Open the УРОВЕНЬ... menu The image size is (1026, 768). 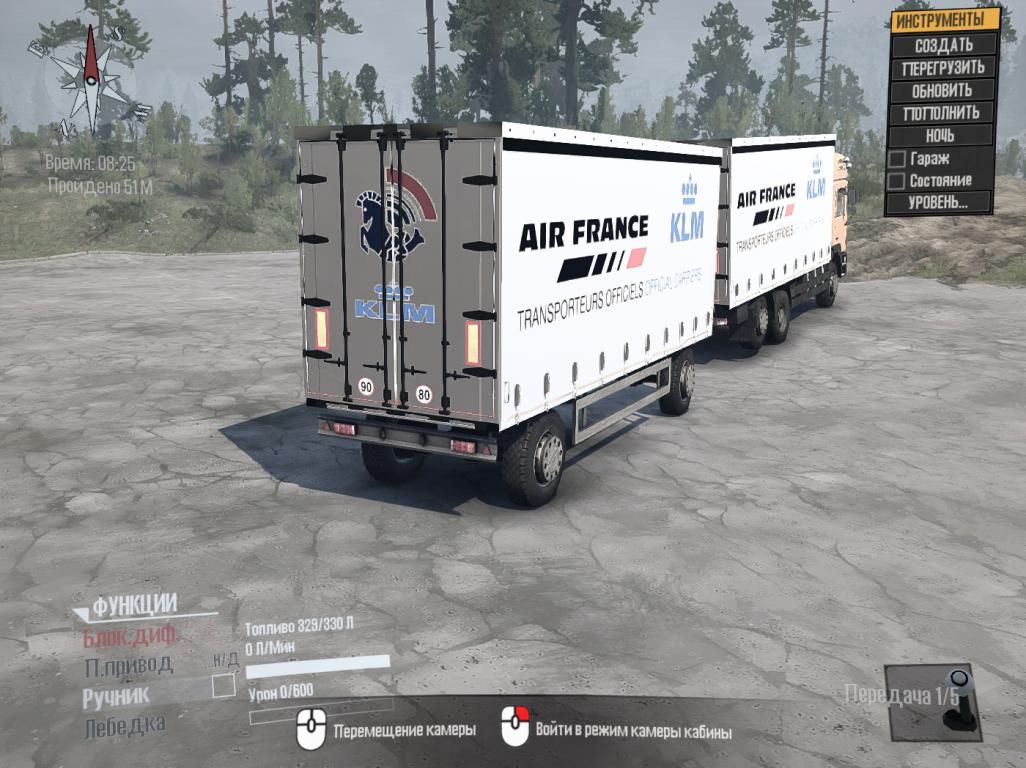[x=938, y=203]
